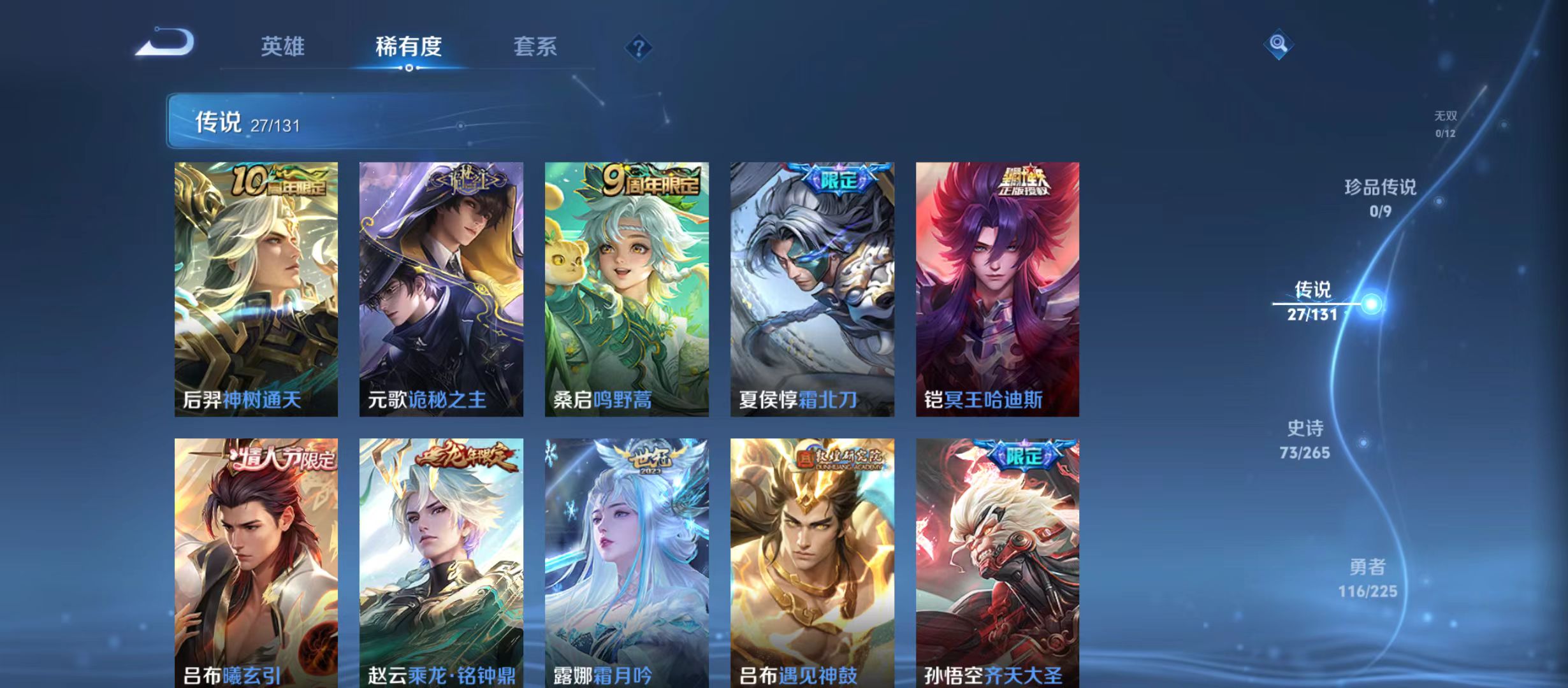This screenshot has width=1568, height=688.
Task: Switch to the 英雄 tab
Action: (283, 47)
